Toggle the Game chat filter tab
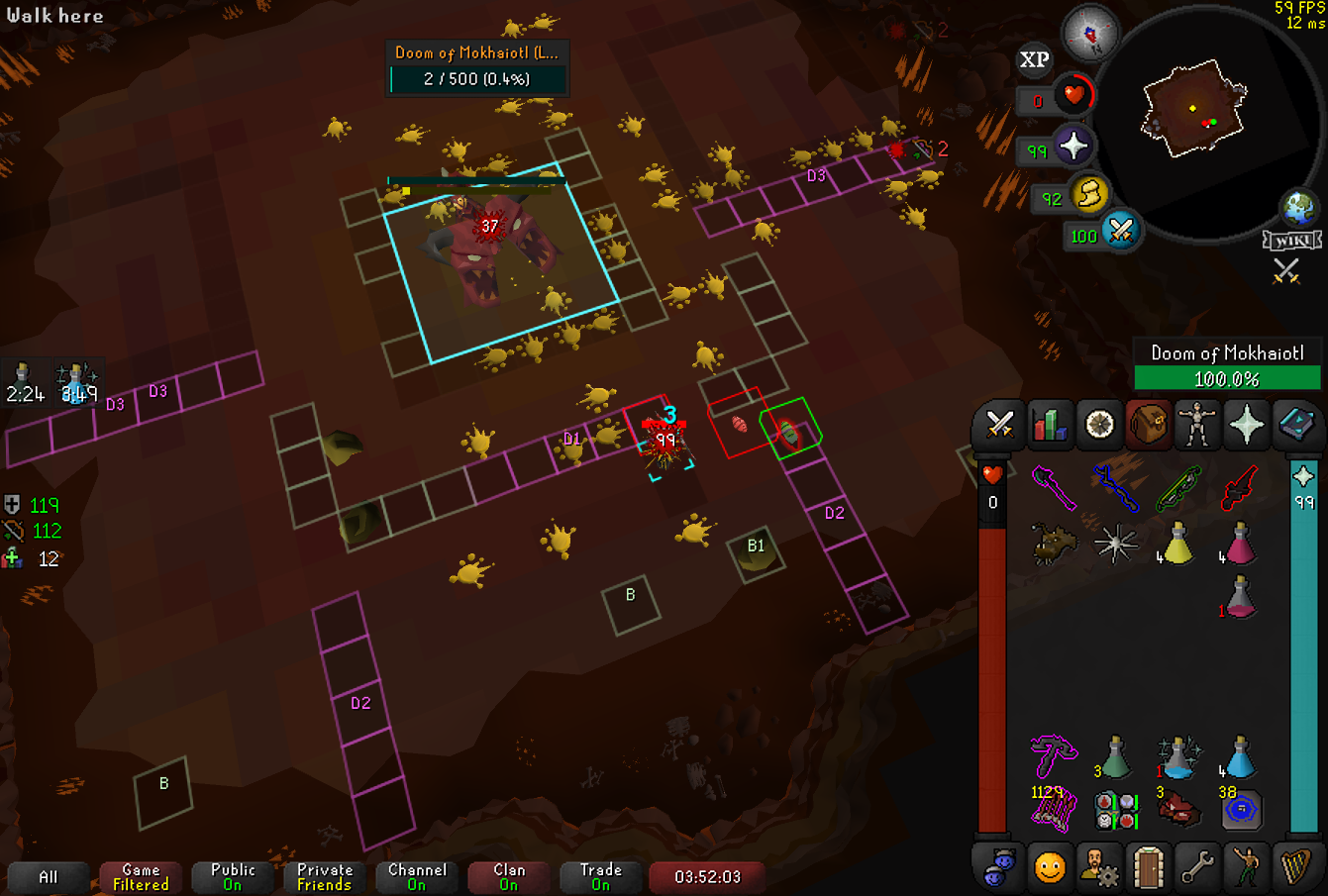Screen dimensions: 1328x896 pyautogui.click(x=141, y=877)
